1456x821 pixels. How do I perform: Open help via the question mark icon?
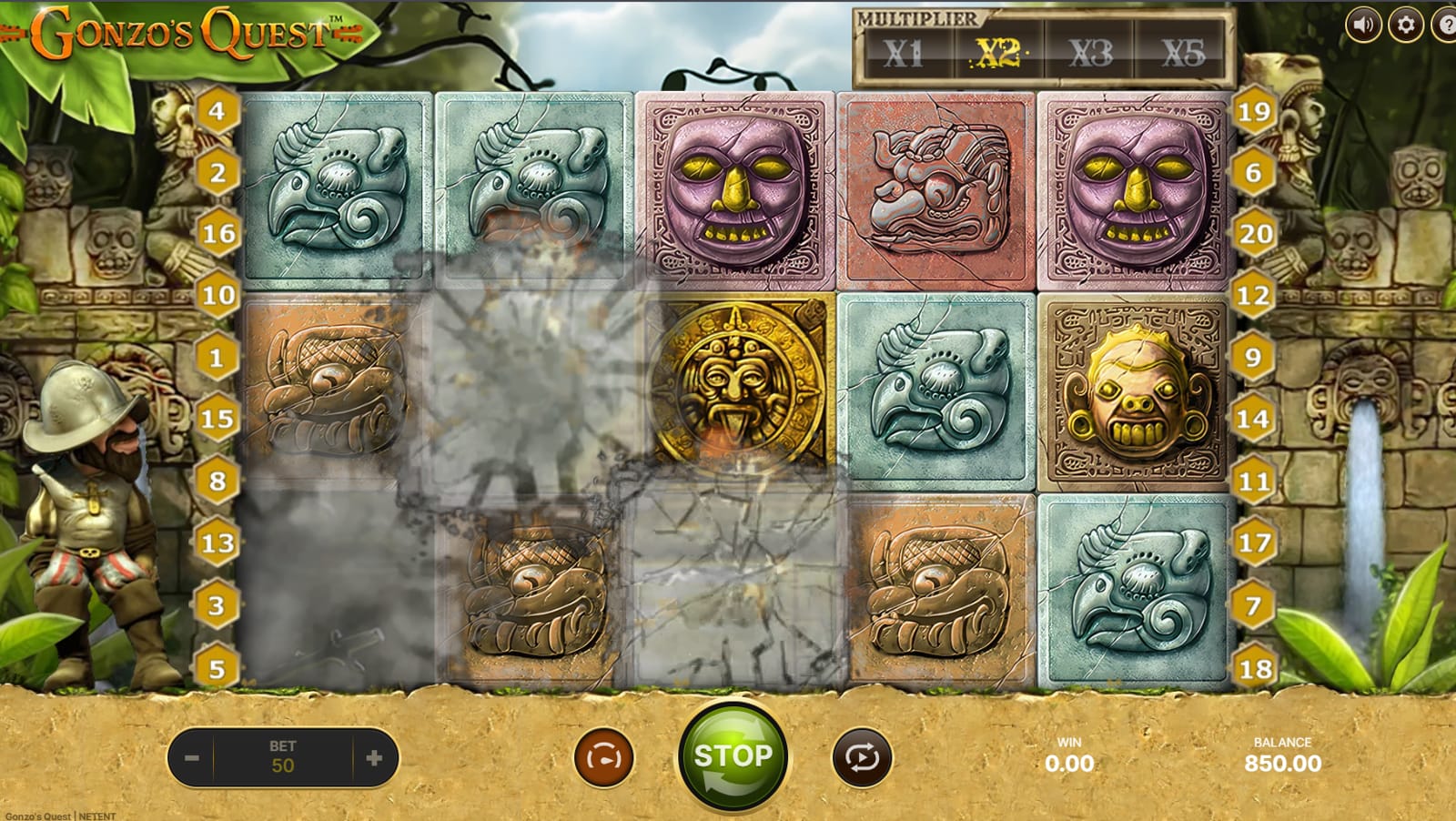(x=1447, y=25)
